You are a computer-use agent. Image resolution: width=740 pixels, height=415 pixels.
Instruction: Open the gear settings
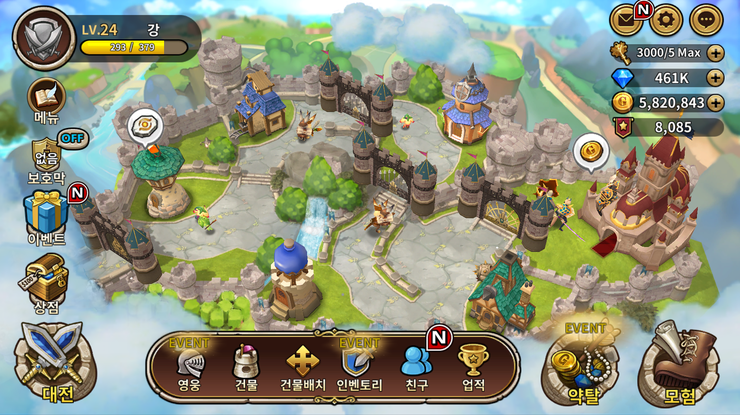coord(665,18)
